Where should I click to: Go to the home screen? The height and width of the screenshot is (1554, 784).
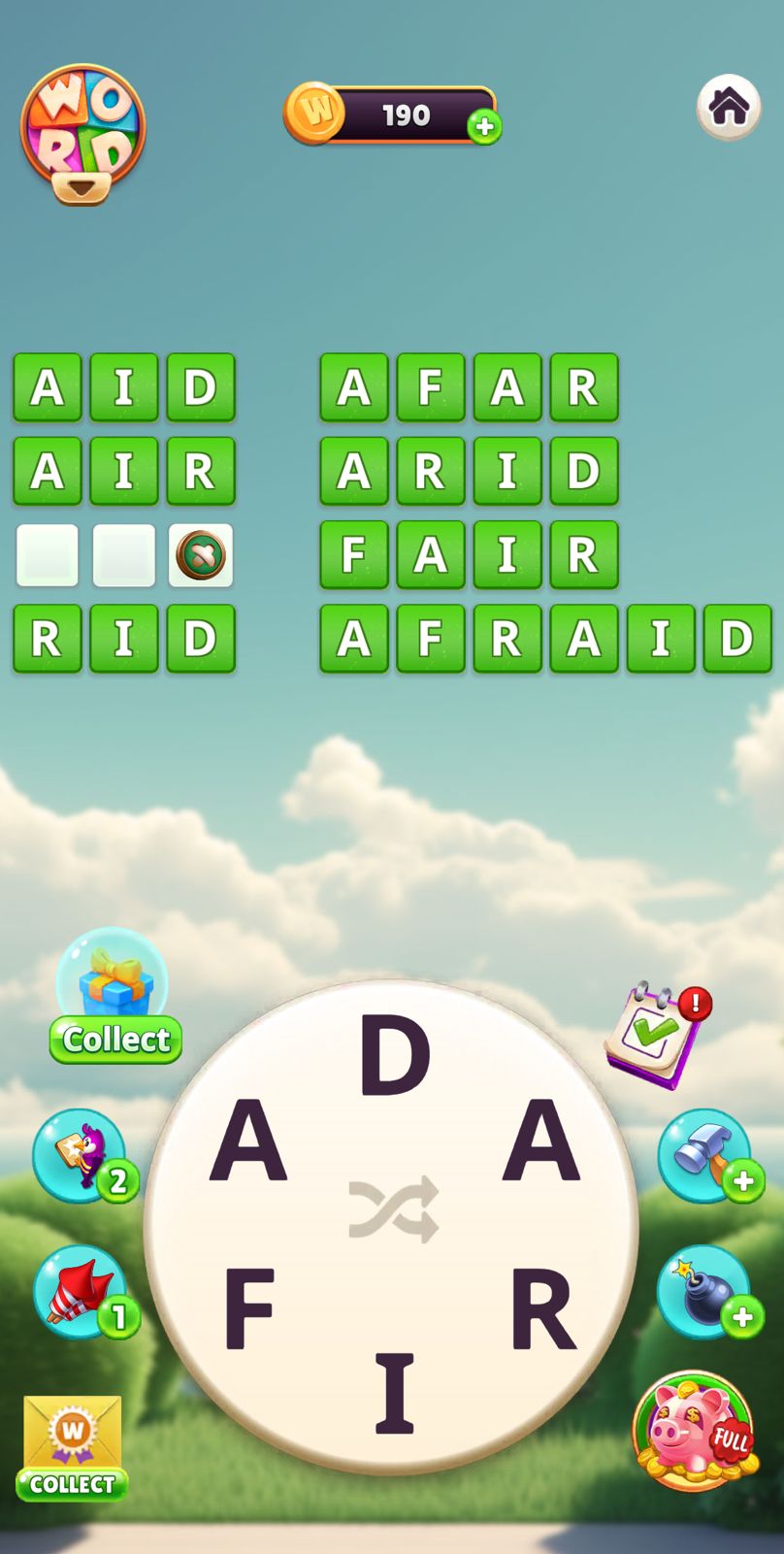click(729, 107)
